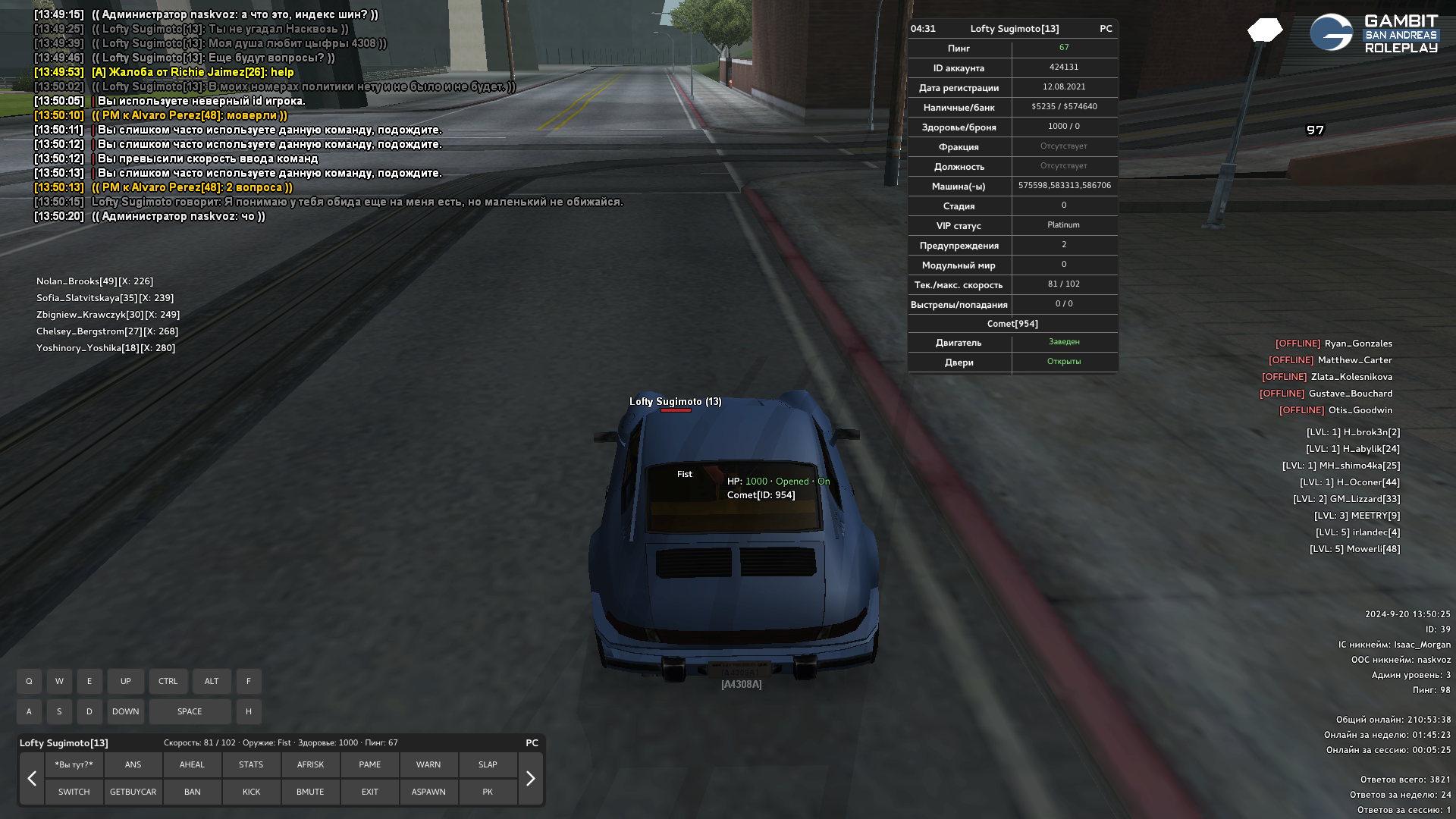Image resolution: width=1456 pixels, height=819 pixels.
Task: Go to next player with right arrow
Action: pos(530,778)
